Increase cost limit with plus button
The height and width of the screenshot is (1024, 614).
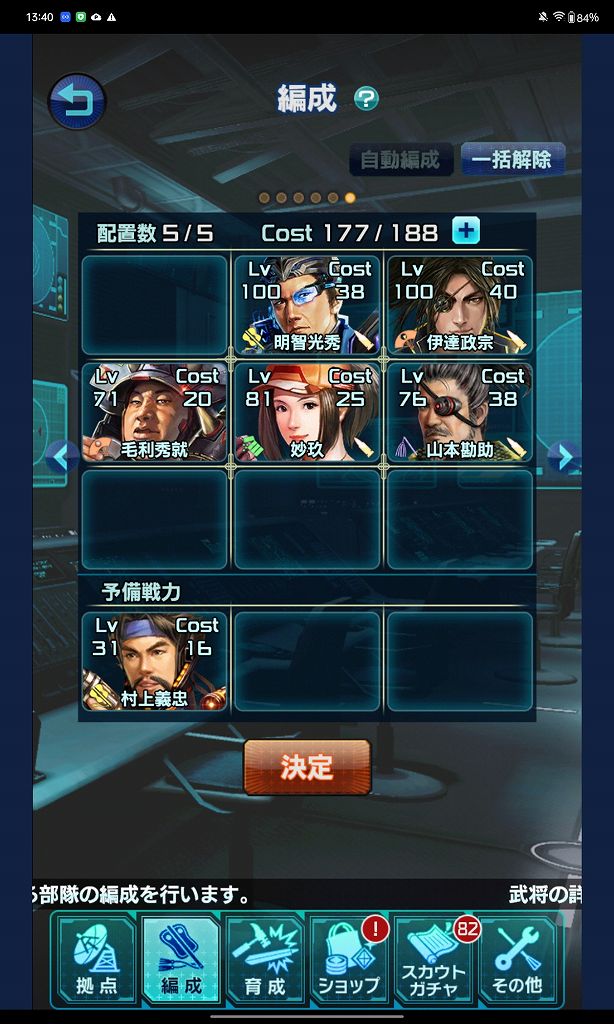(x=465, y=231)
